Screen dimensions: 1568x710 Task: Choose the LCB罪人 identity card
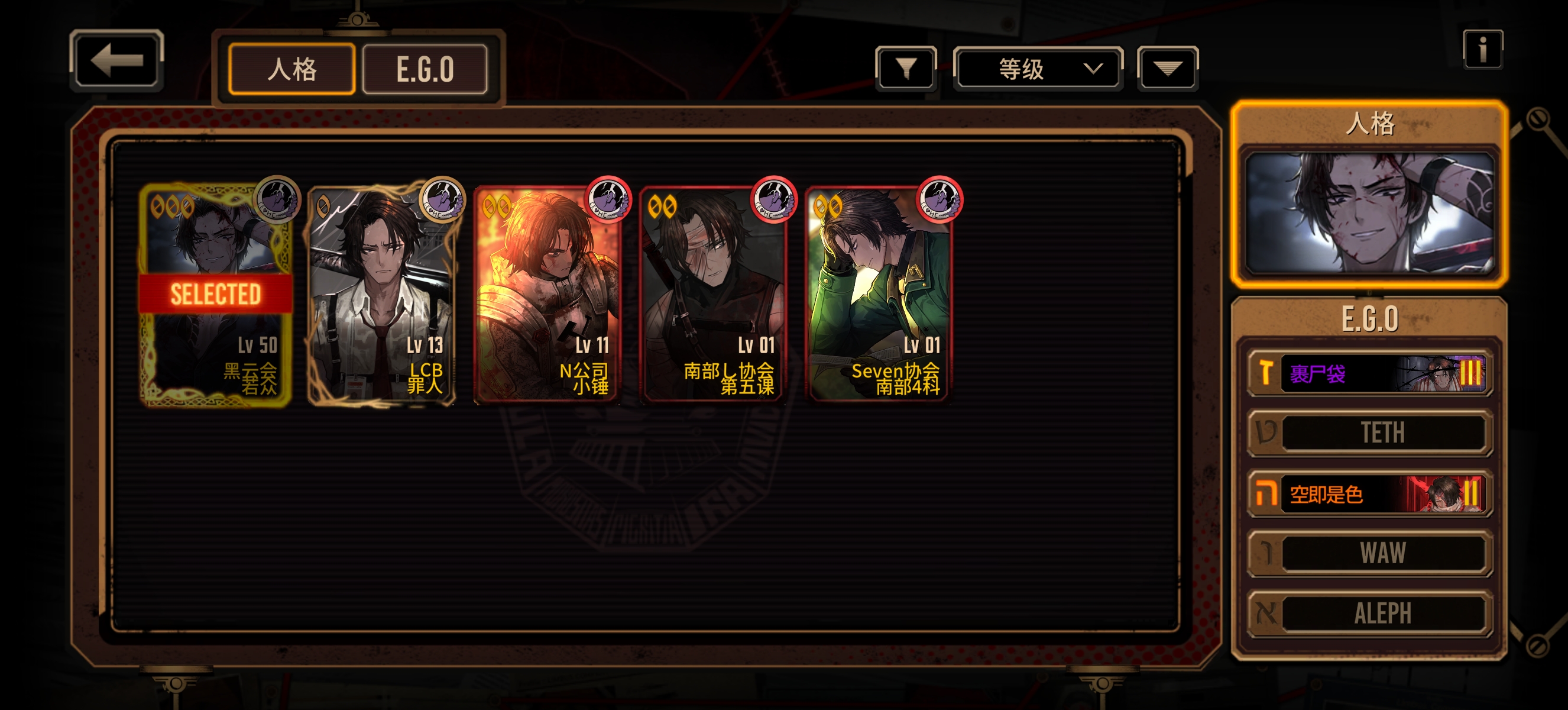[x=381, y=295]
